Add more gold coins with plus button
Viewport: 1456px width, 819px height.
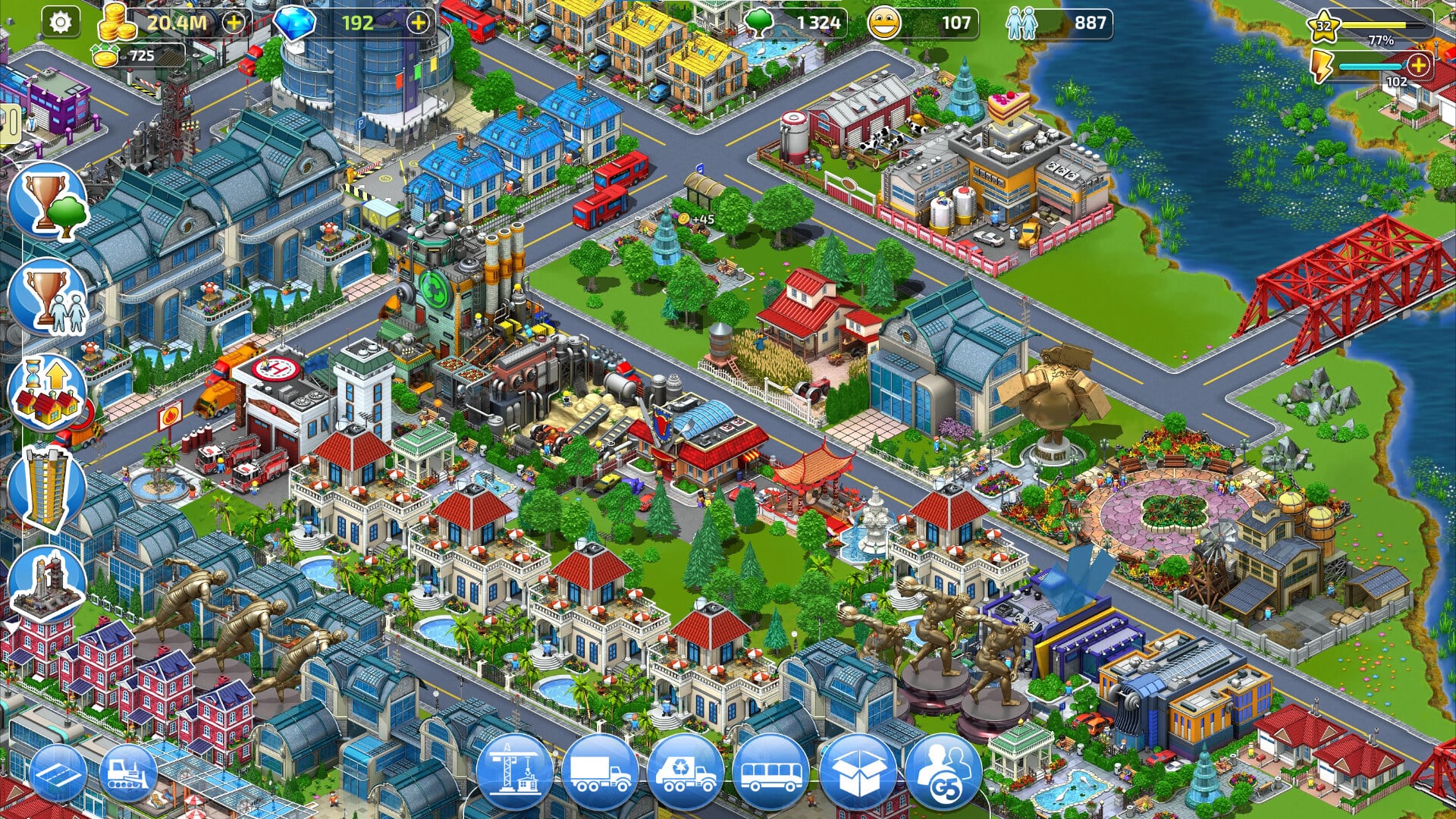click(234, 23)
